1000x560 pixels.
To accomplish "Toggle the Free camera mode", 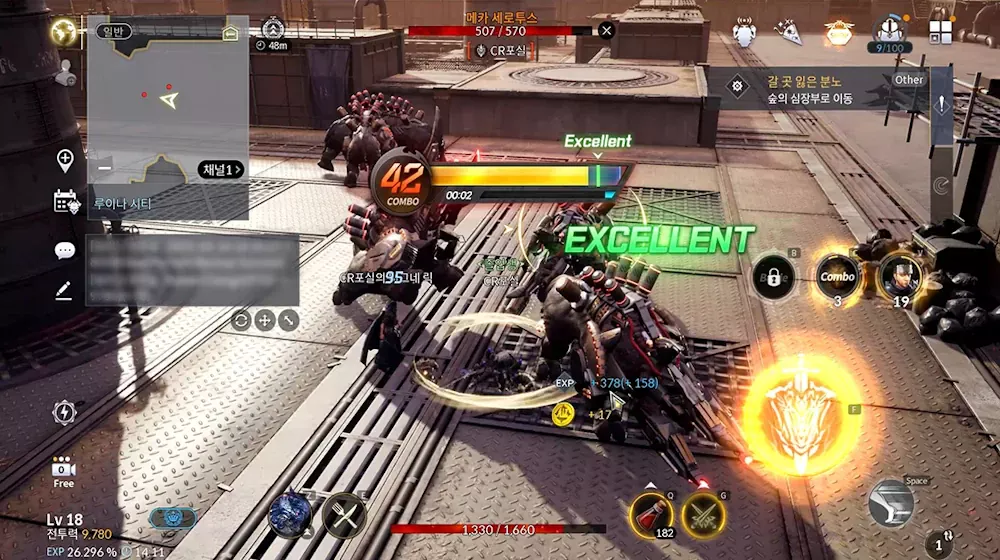I will click(64, 471).
